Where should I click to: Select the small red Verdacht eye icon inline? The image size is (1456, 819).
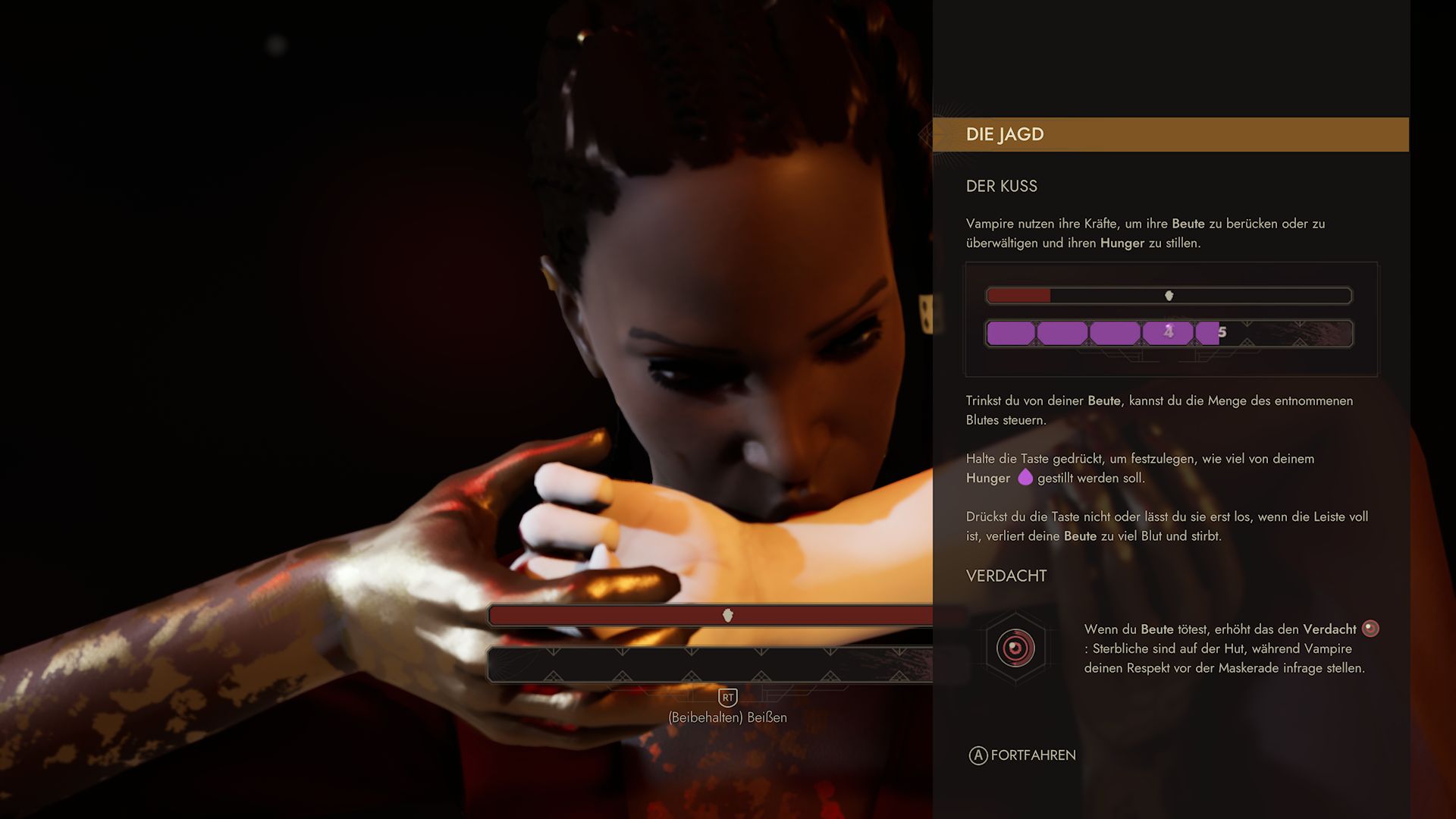click(1370, 629)
